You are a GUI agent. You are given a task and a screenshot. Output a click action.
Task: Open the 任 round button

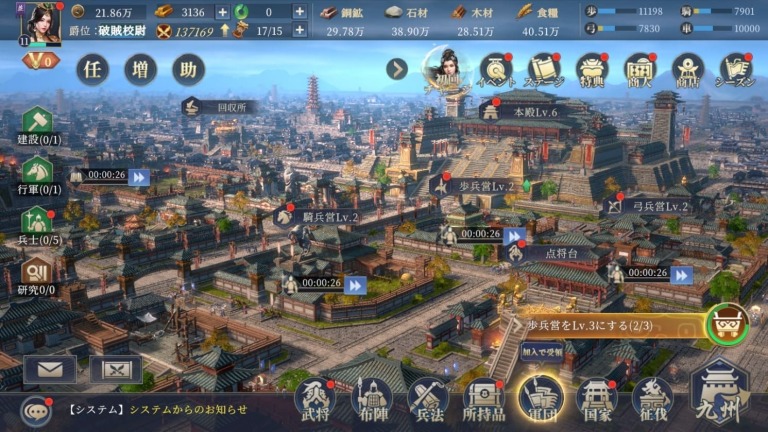pos(93,69)
